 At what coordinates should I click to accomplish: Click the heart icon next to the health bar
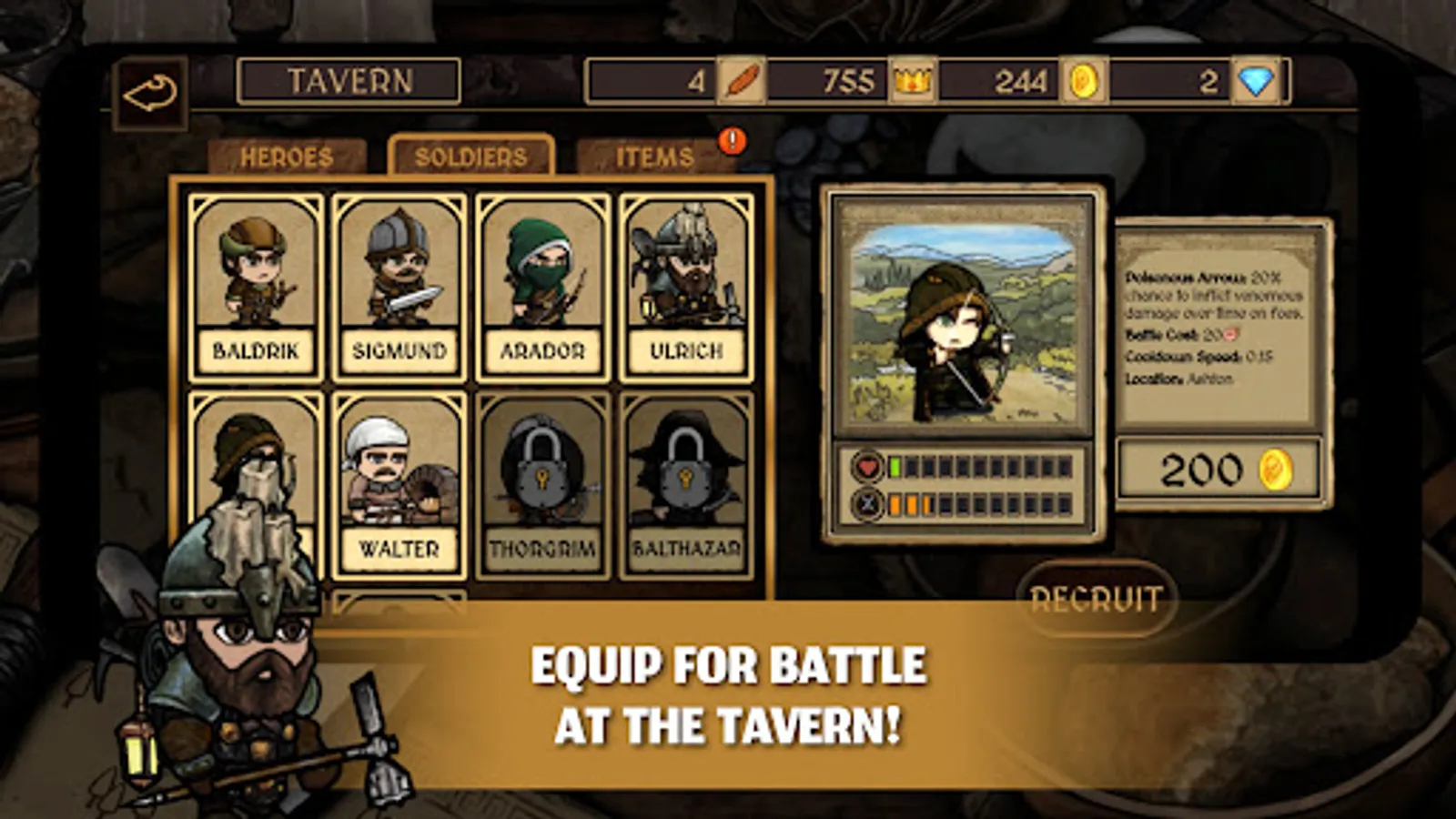(x=866, y=465)
